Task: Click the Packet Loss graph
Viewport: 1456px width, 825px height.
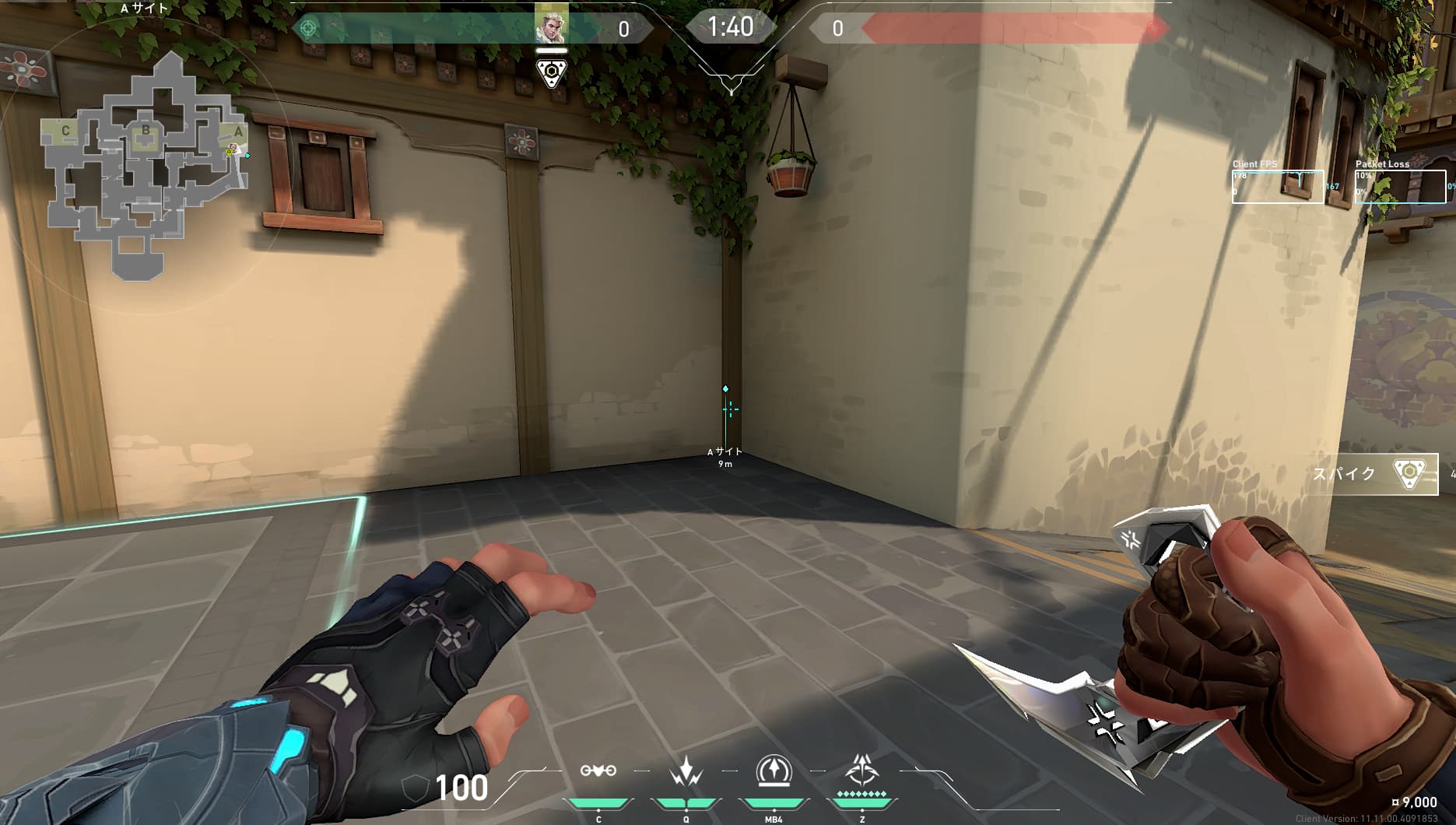Action: pyautogui.click(x=1400, y=187)
